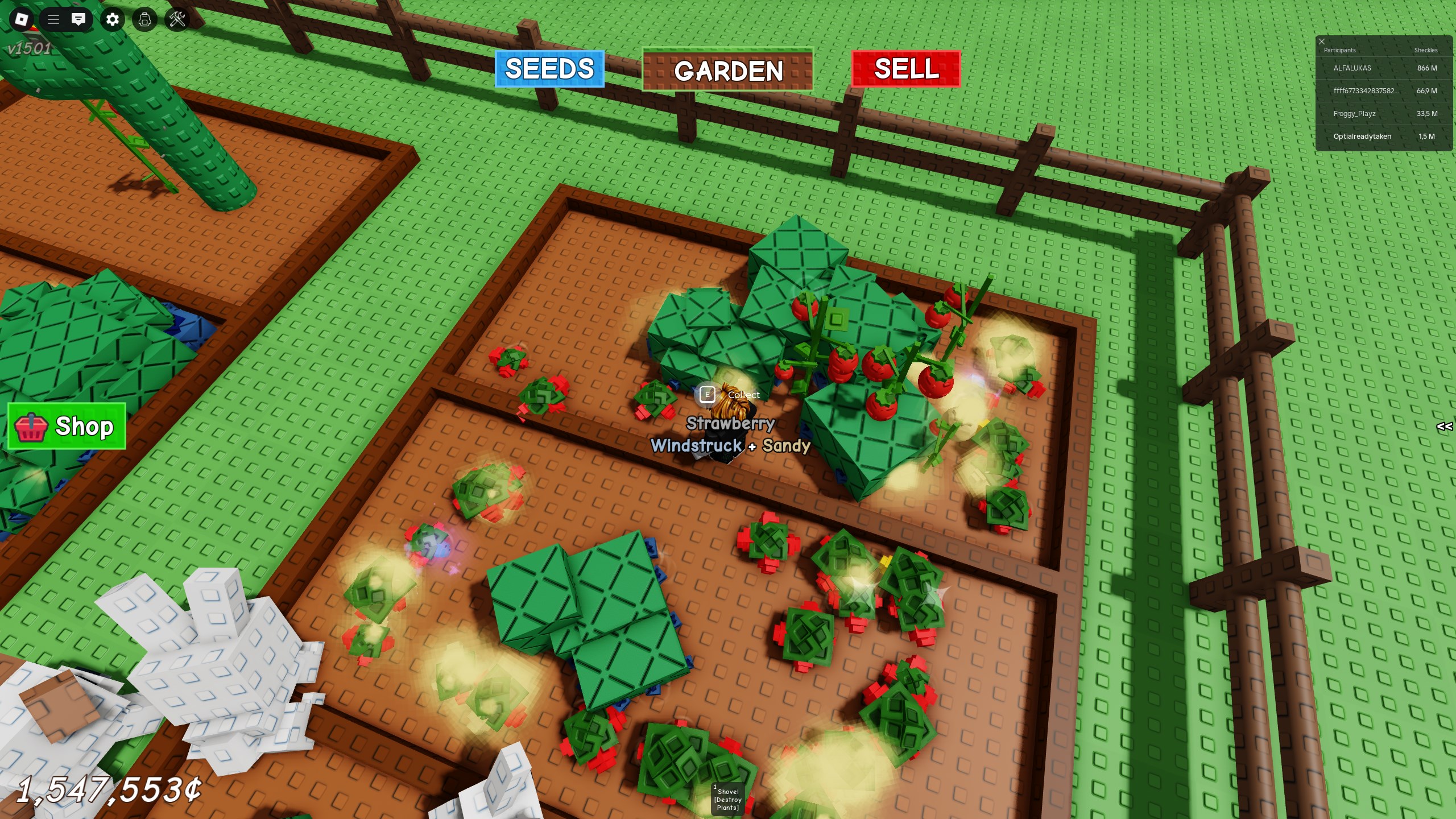Image resolution: width=1456 pixels, height=819 pixels.
Task: Open the backpack inventory icon
Action: [x=144, y=19]
